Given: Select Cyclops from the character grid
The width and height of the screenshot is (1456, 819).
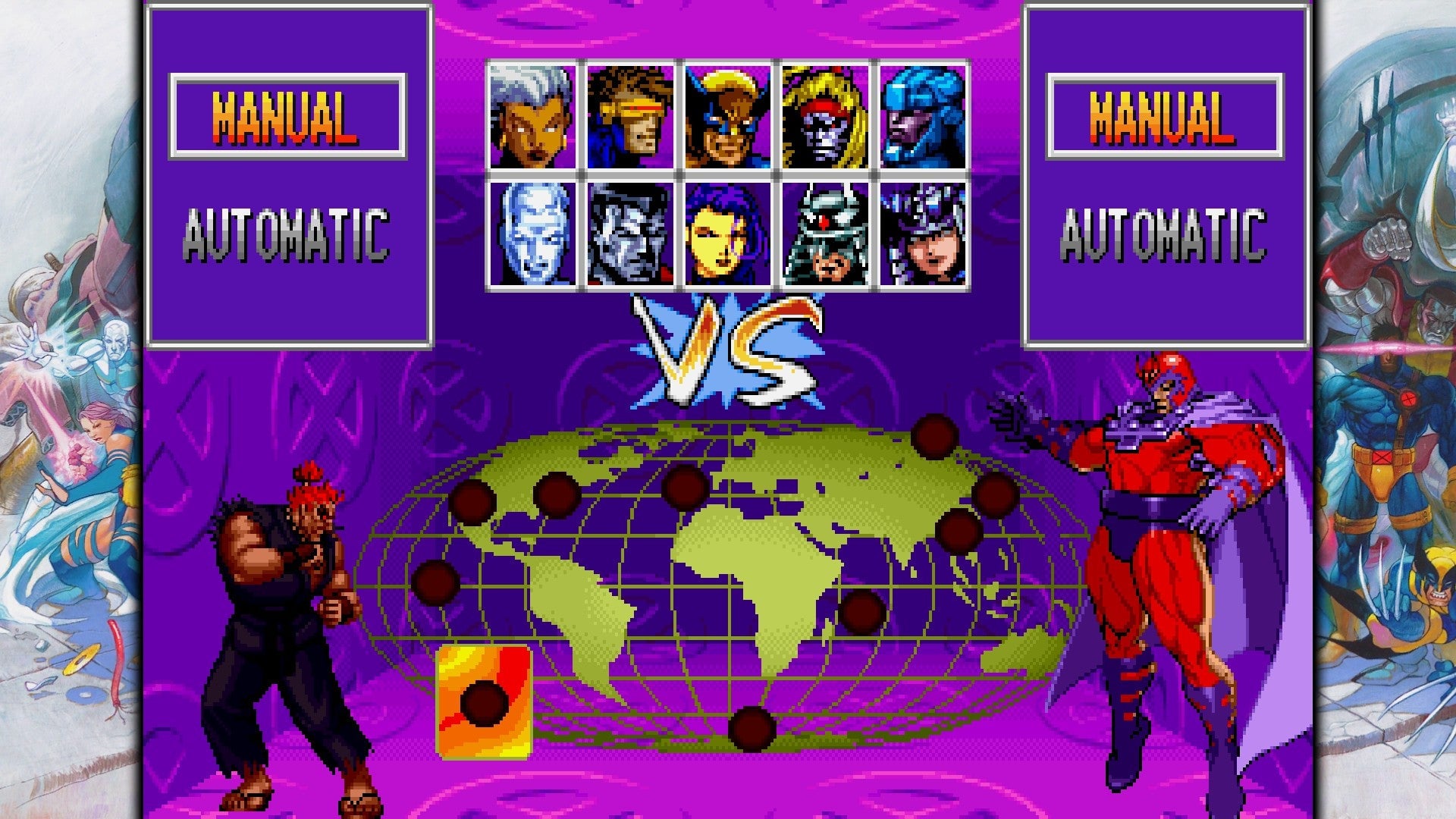Looking at the screenshot, I should 629,114.
